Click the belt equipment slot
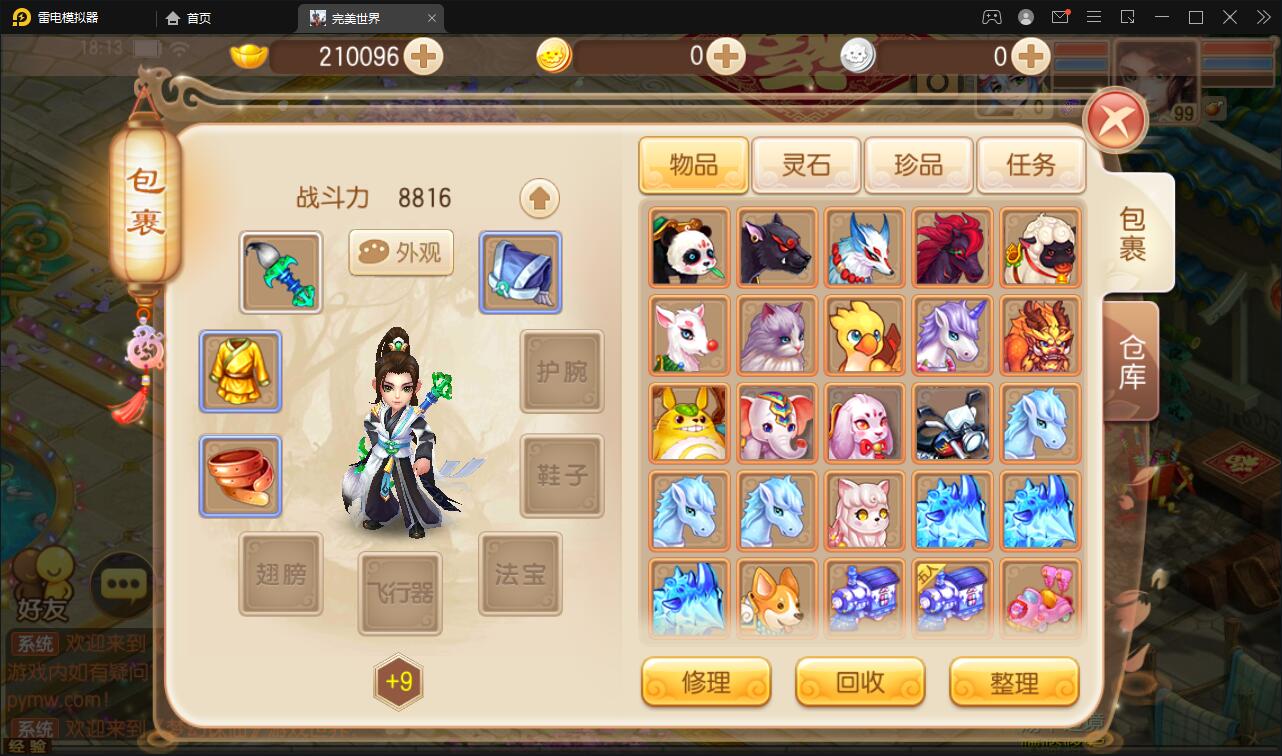The height and width of the screenshot is (756, 1282). [240, 475]
